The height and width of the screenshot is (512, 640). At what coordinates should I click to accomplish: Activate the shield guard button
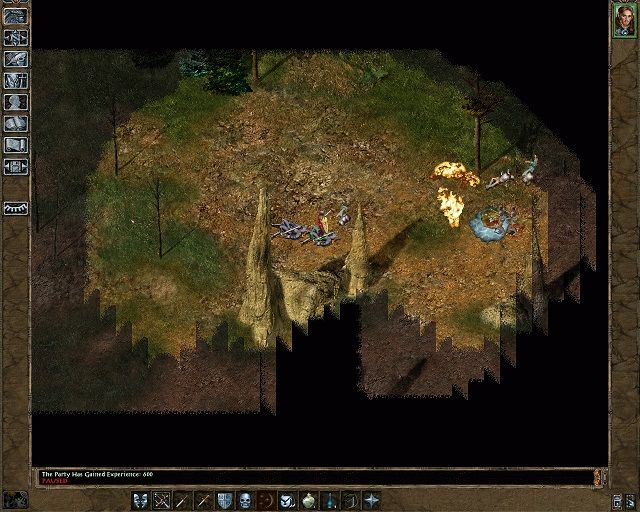click(x=226, y=499)
